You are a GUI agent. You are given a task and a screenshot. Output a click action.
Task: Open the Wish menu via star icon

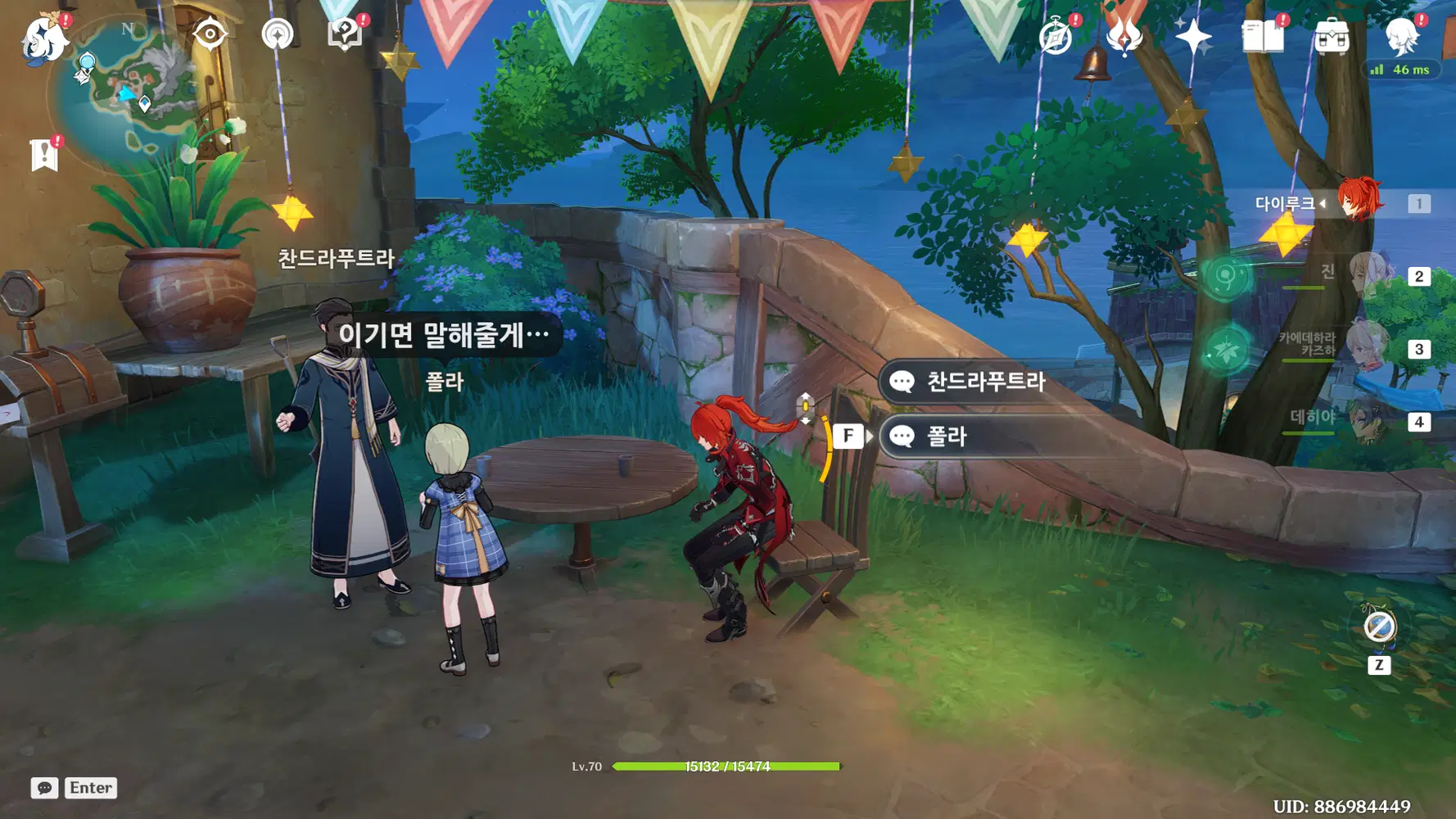point(1192,34)
